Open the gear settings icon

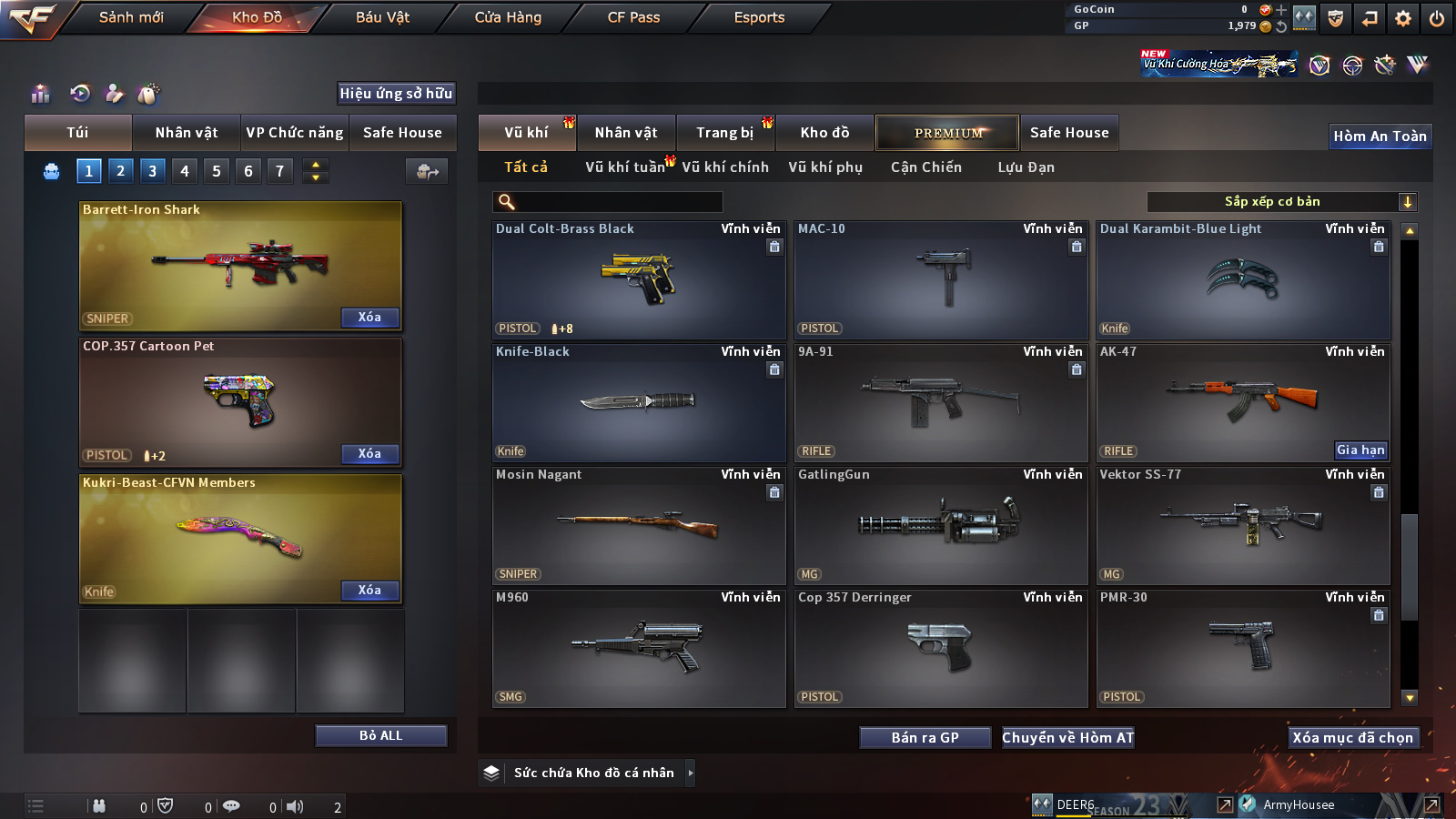click(x=1403, y=18)
